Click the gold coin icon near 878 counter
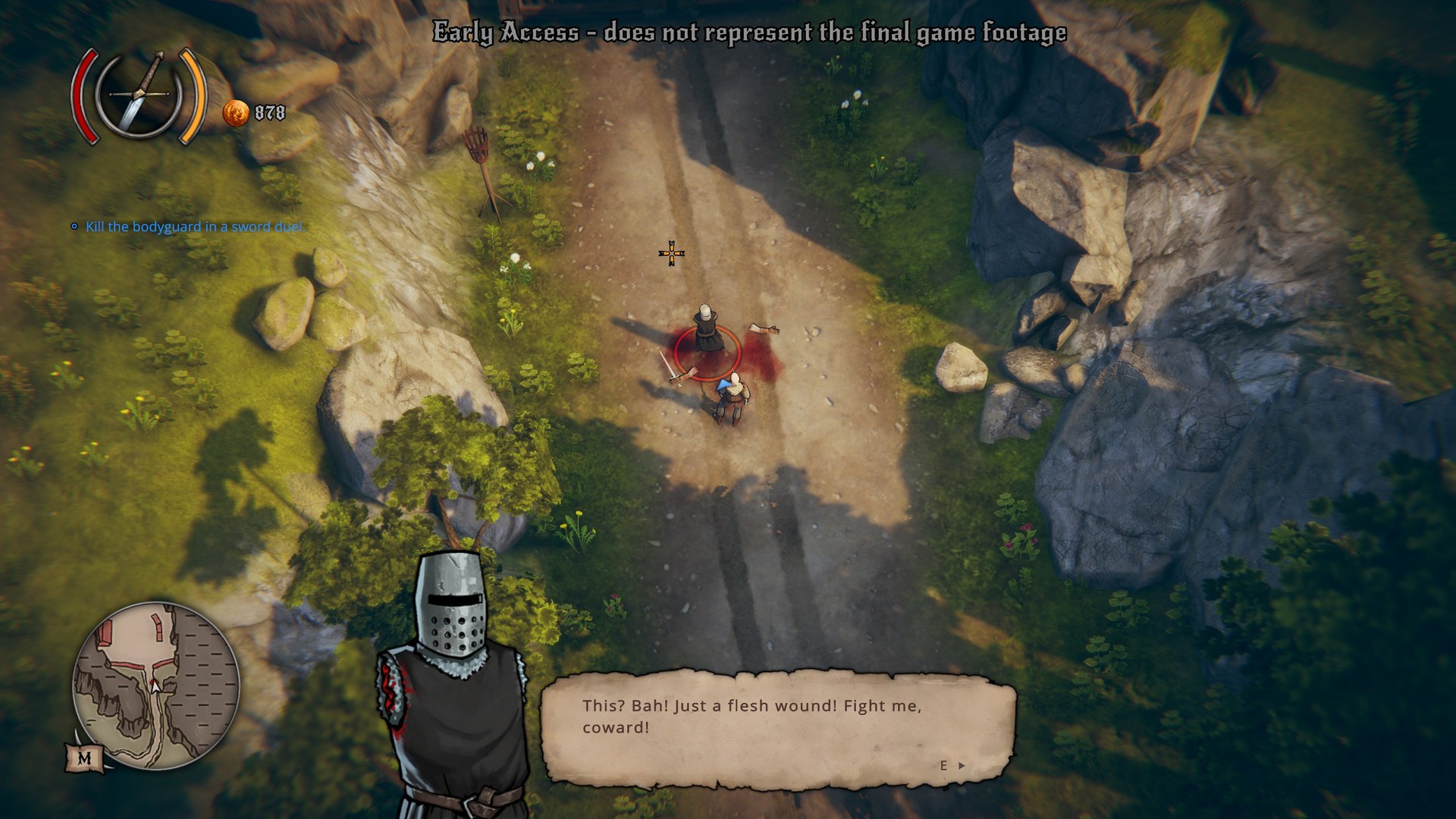Screen dimensions: 1456x819 pos(235,114)
